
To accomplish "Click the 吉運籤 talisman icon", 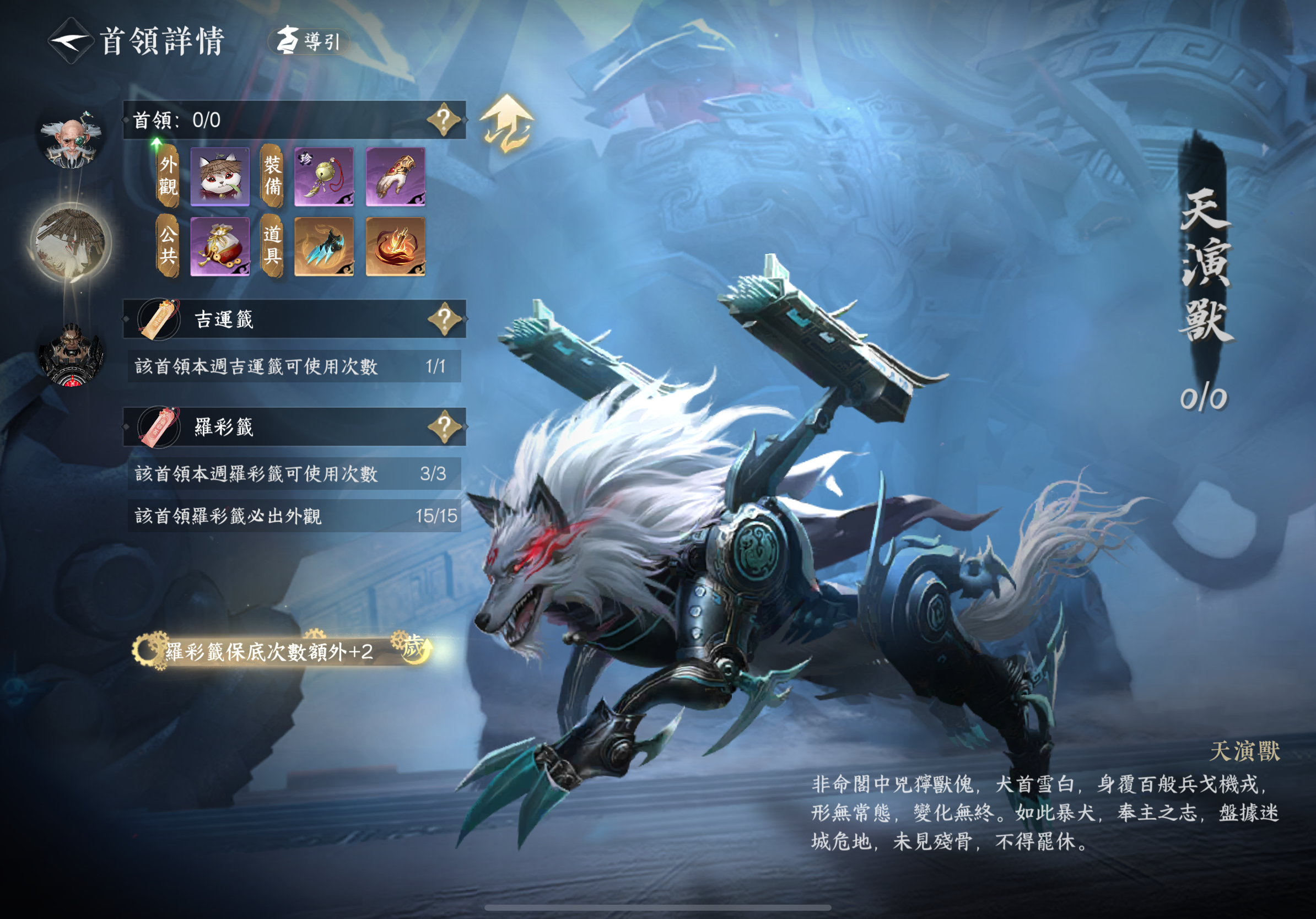I will [159, 319].
